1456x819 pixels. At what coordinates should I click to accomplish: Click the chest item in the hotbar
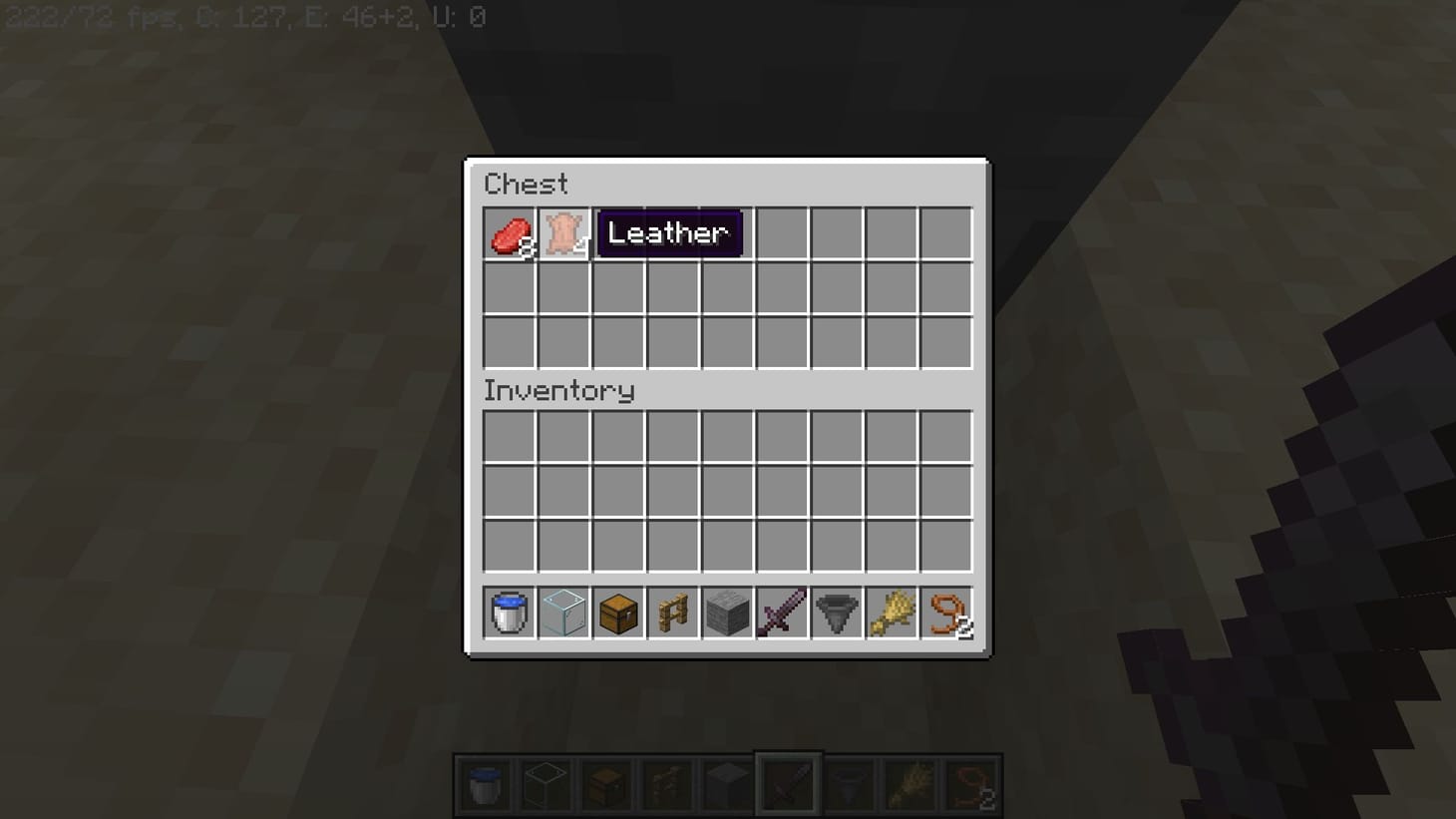[x=618, y=613]
